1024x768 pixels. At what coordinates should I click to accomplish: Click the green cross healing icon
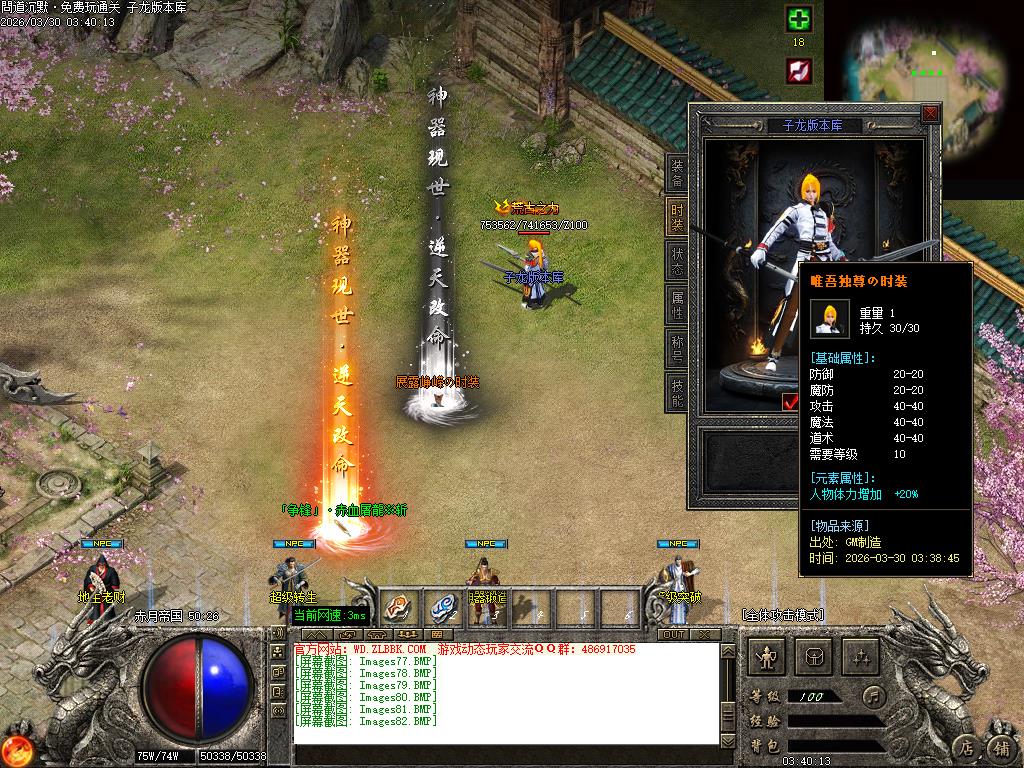(798, 19)
